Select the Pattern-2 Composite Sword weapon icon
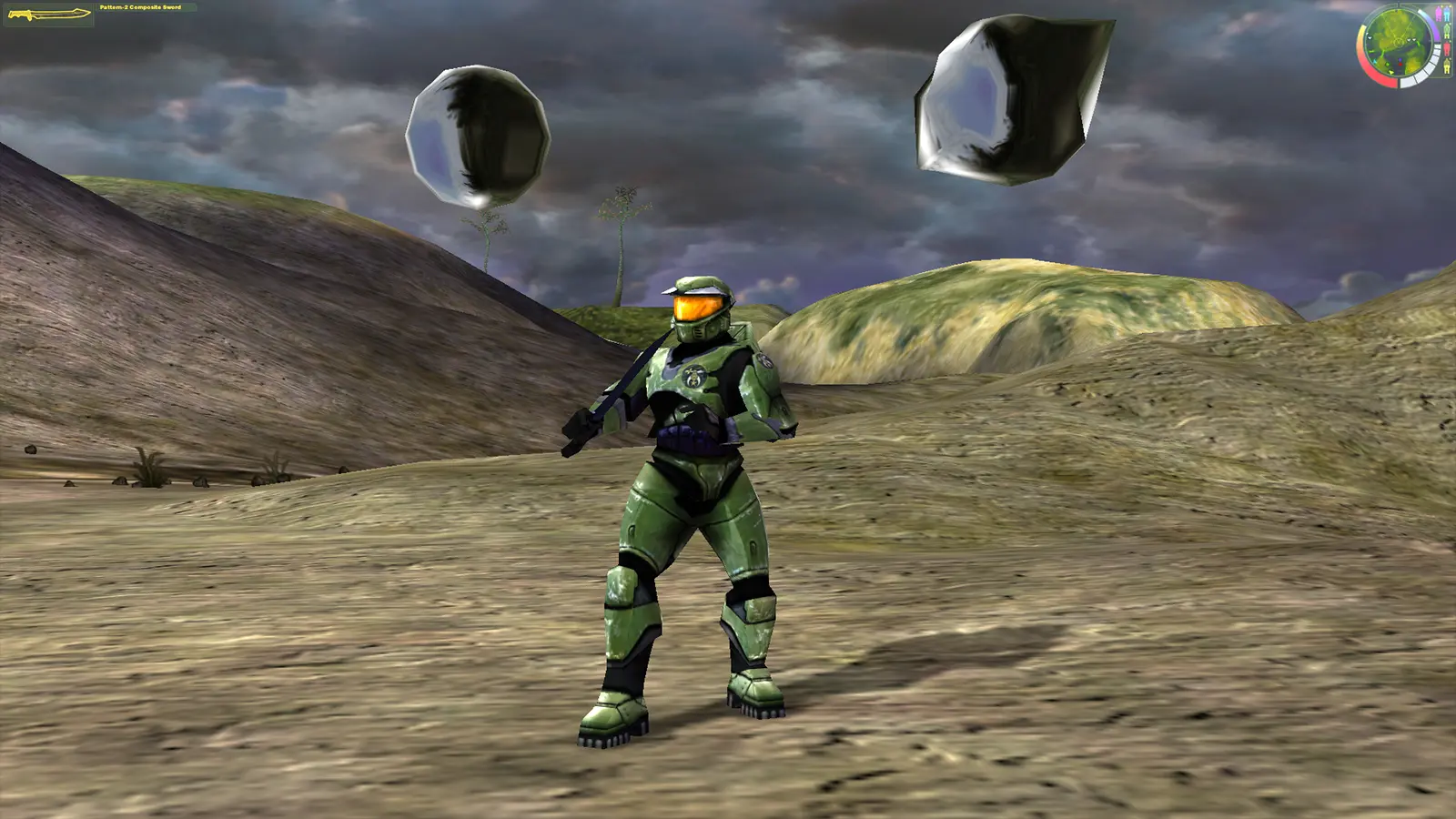Viewport: 1456px width, 819px height. [50, 14]
